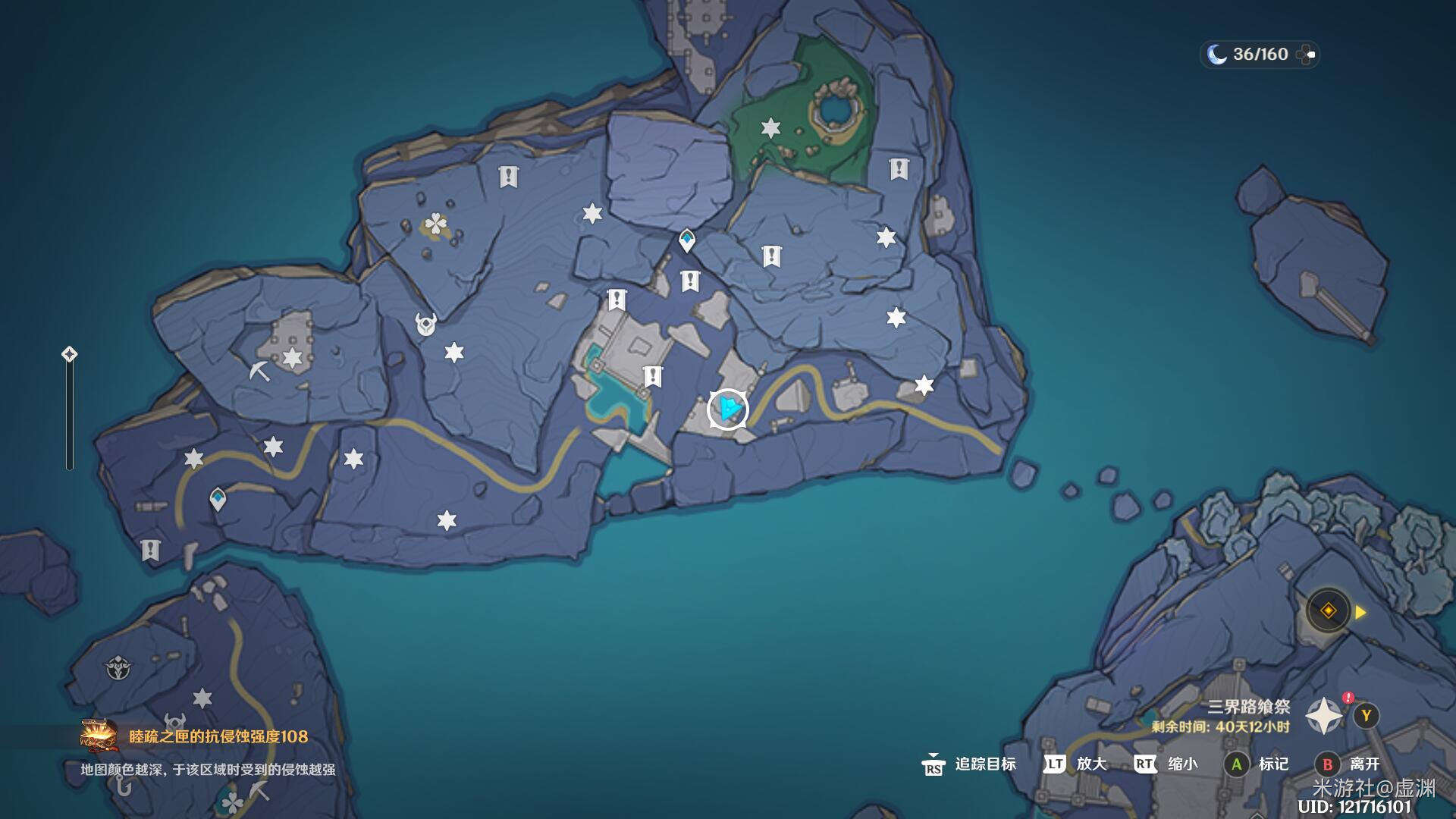Open the 睦疏之匣 gadget chest icon
Screen dimensions: 1456x819
99,736
